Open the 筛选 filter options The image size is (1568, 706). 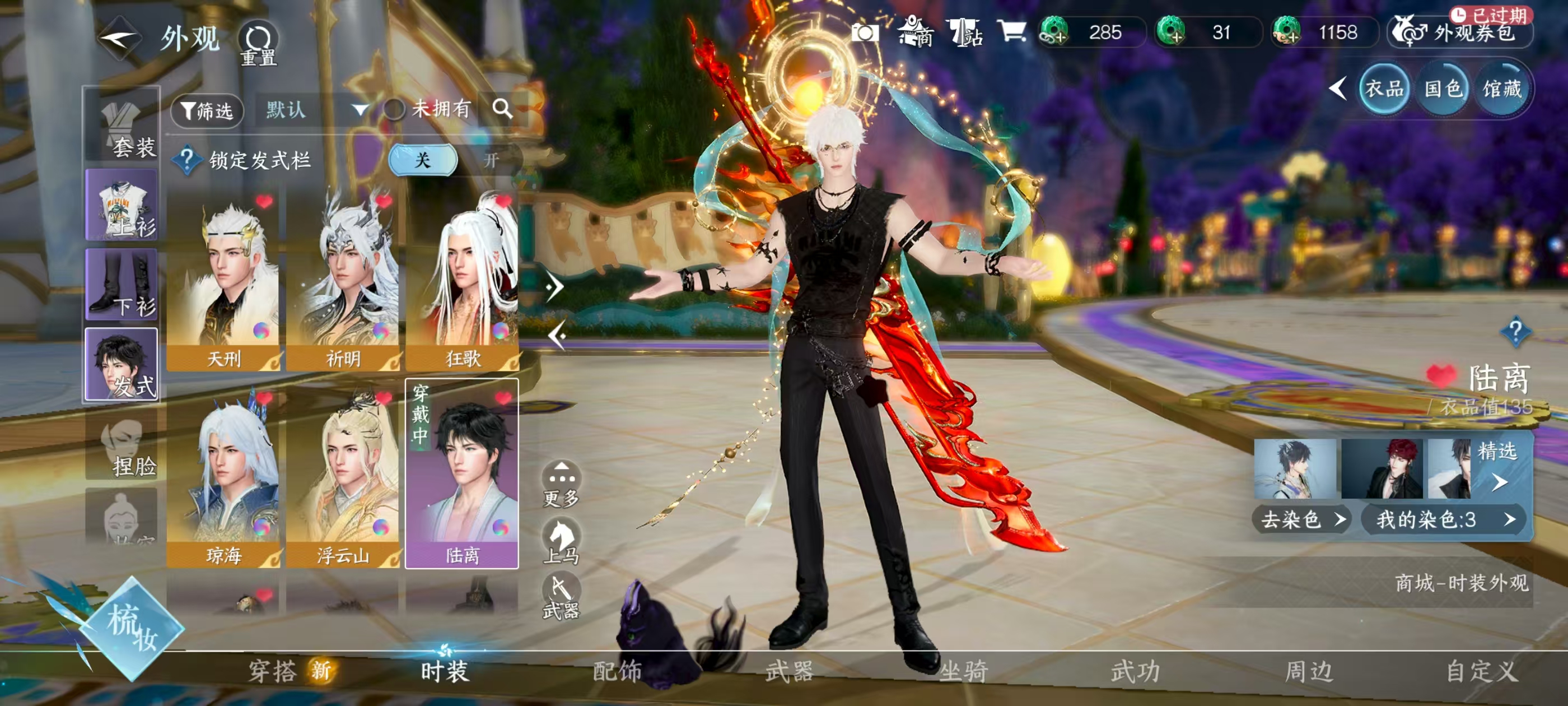point(207,110)
